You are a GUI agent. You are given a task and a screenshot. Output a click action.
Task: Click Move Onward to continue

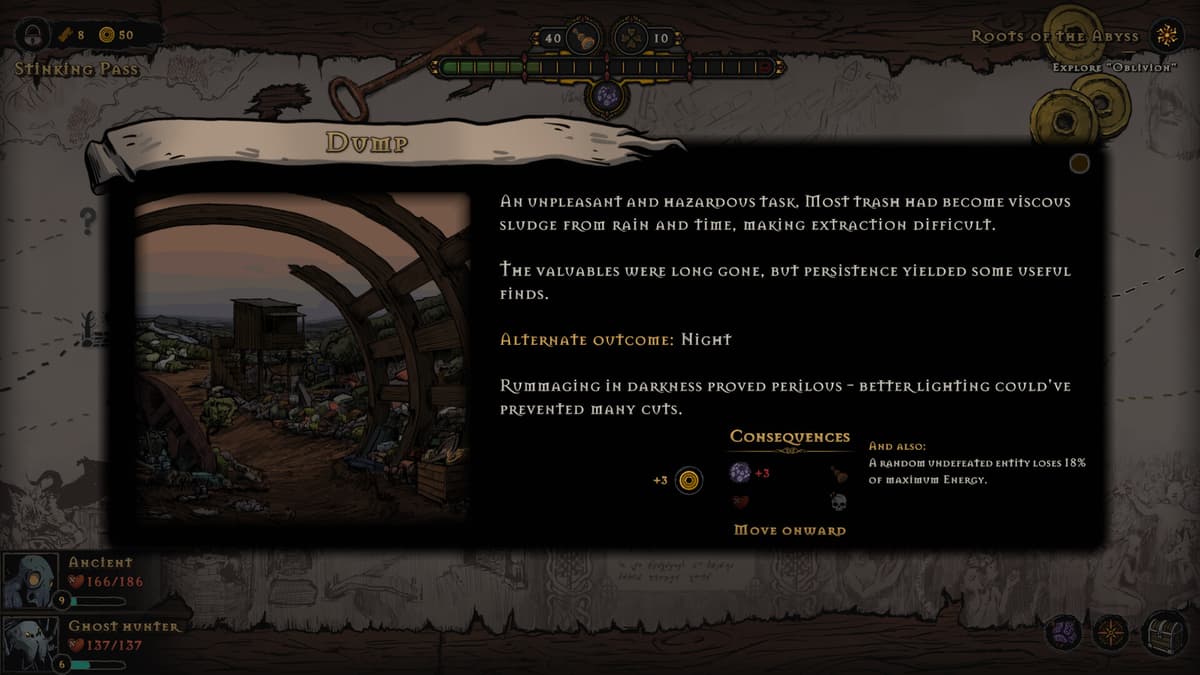tap(789, 530)
